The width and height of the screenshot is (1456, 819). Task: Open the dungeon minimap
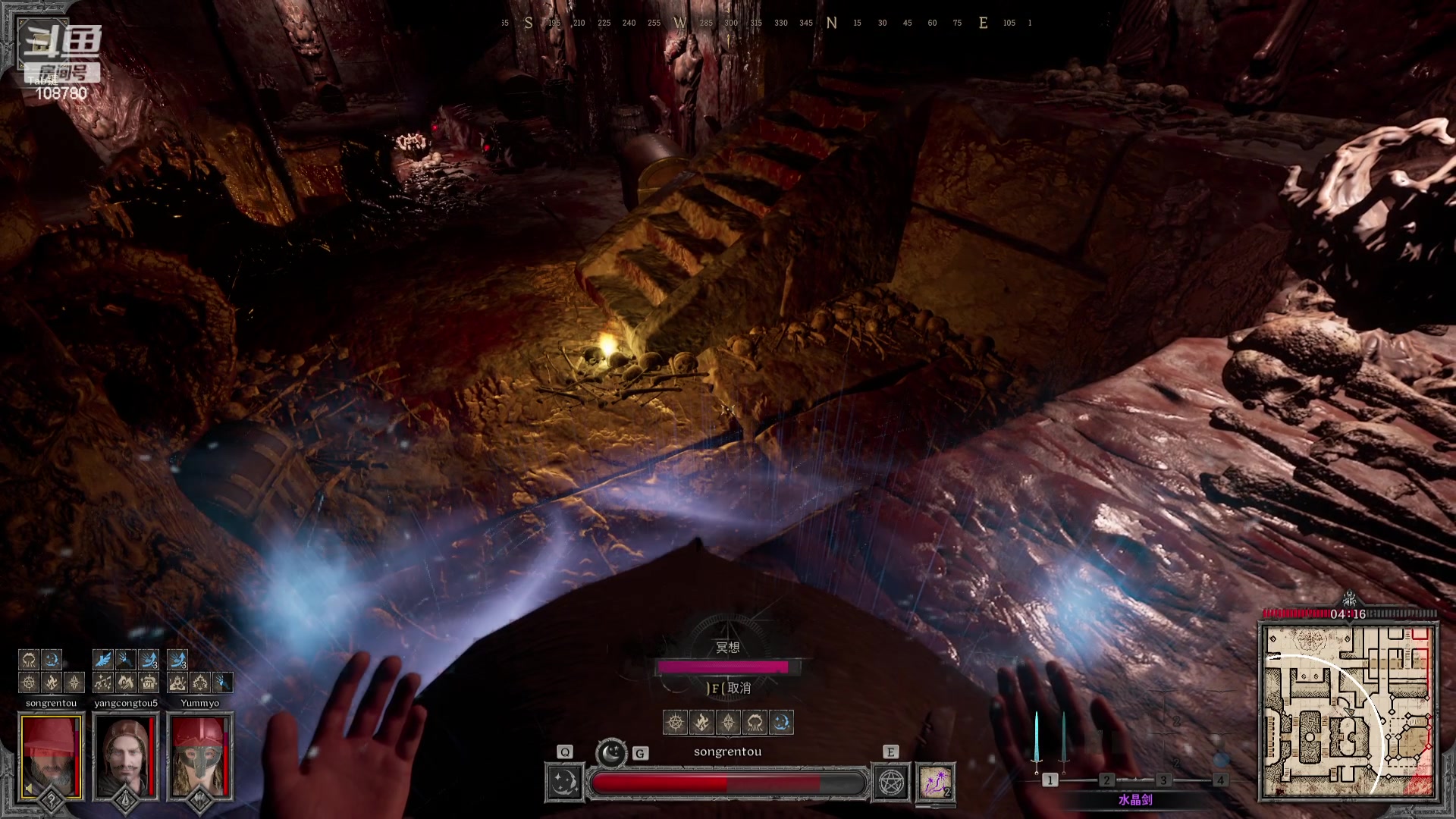pyautogui.click(x=1348, y=711)
